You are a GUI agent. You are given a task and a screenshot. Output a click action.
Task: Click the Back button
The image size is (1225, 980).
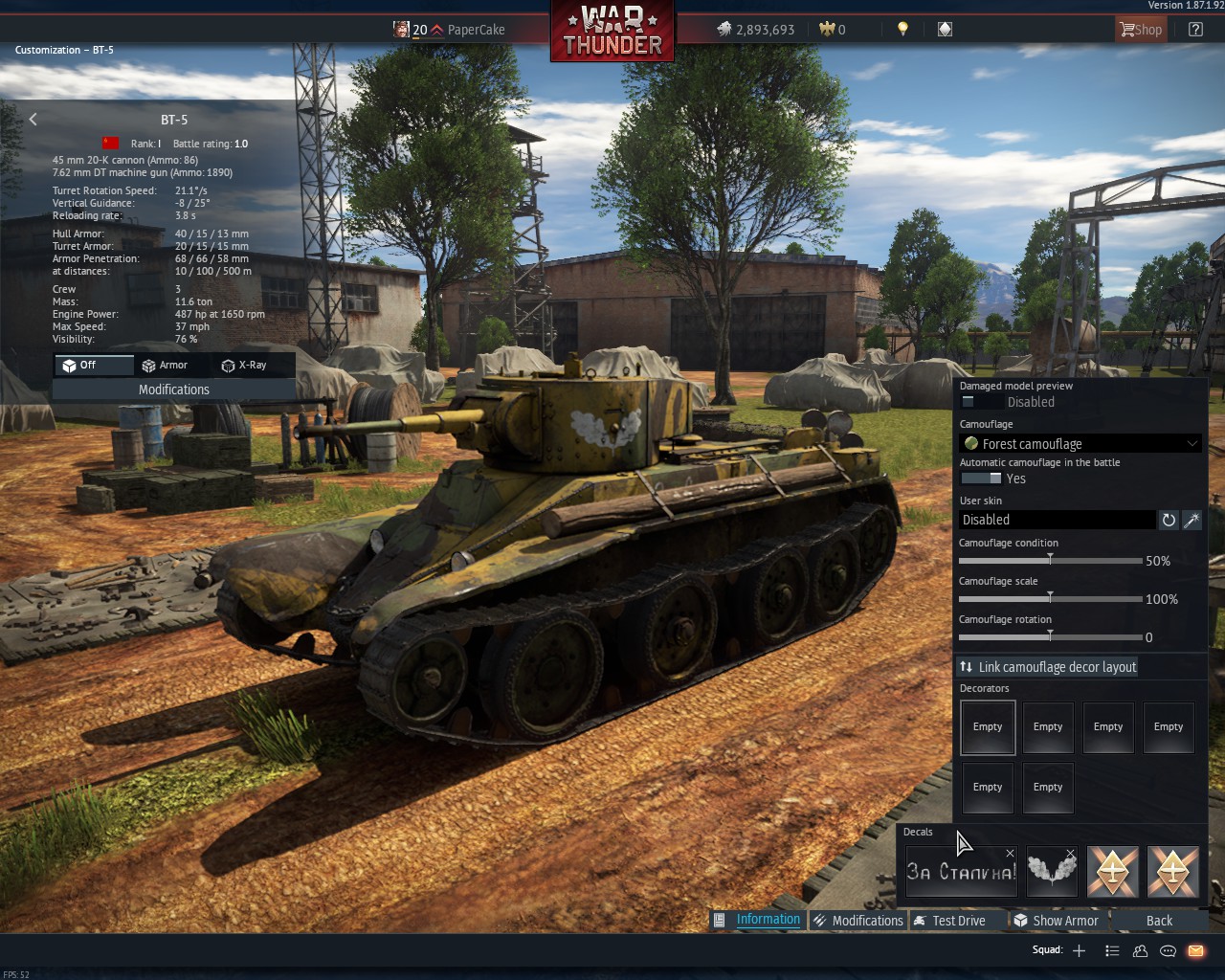[x=1159, y=921]
